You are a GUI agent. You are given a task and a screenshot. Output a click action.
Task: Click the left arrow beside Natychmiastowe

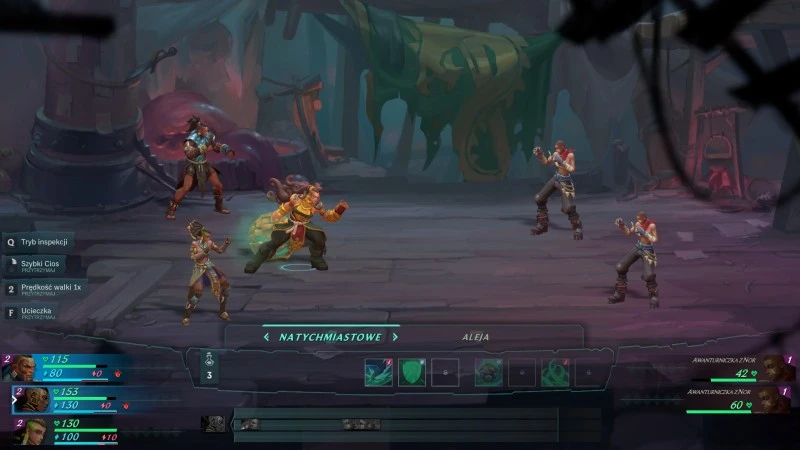coord(266,337)
